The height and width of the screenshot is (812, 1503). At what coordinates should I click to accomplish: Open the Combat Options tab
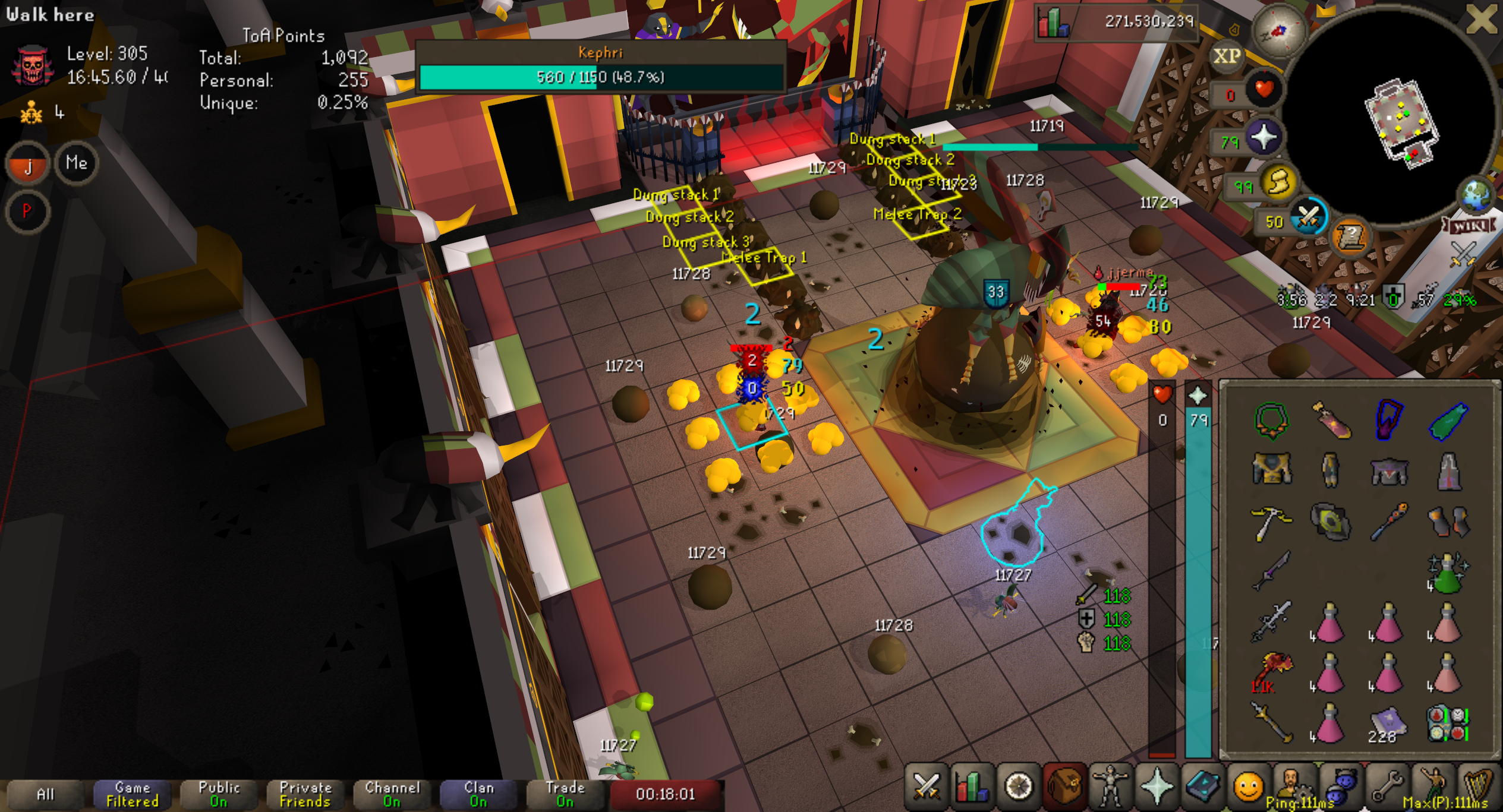point(926,787)
